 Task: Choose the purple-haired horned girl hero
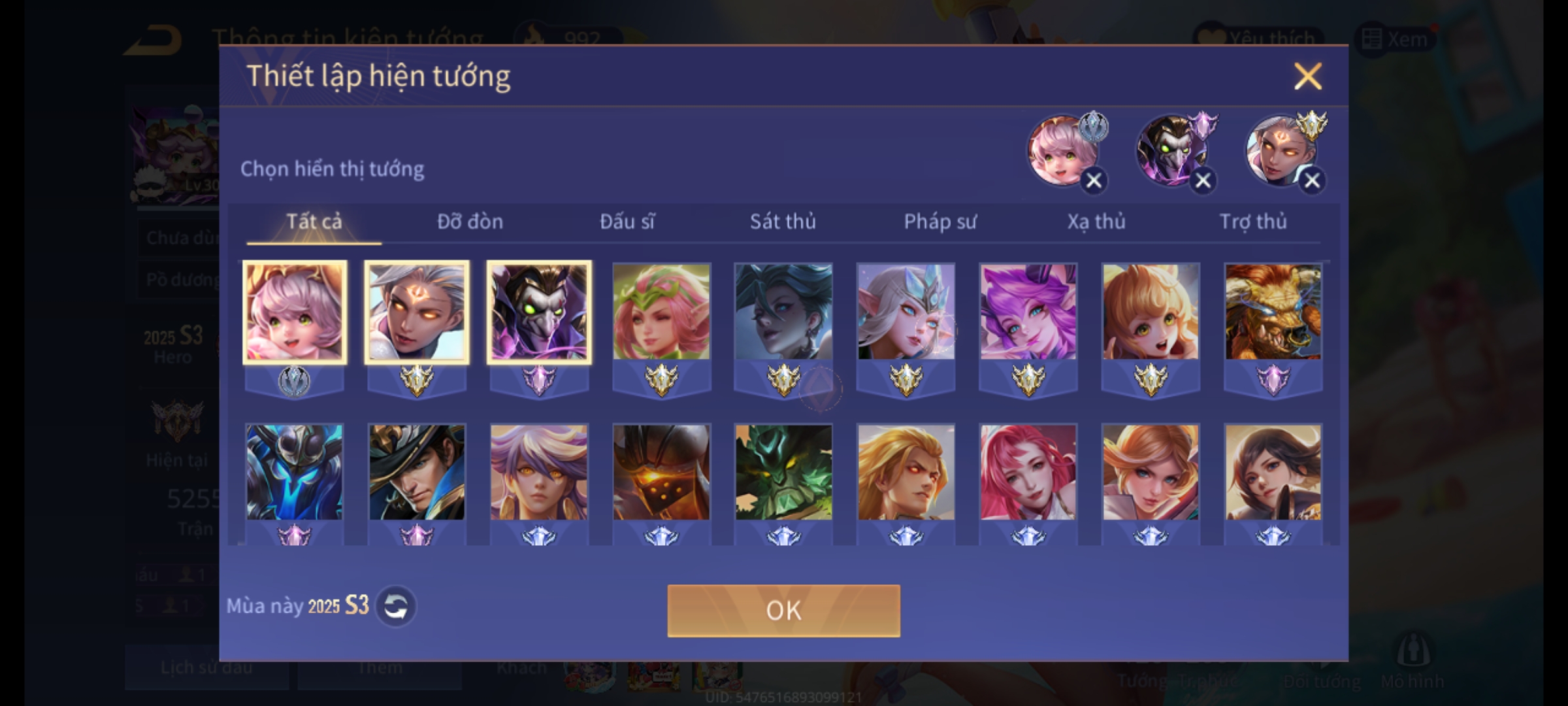point(1028,312)
